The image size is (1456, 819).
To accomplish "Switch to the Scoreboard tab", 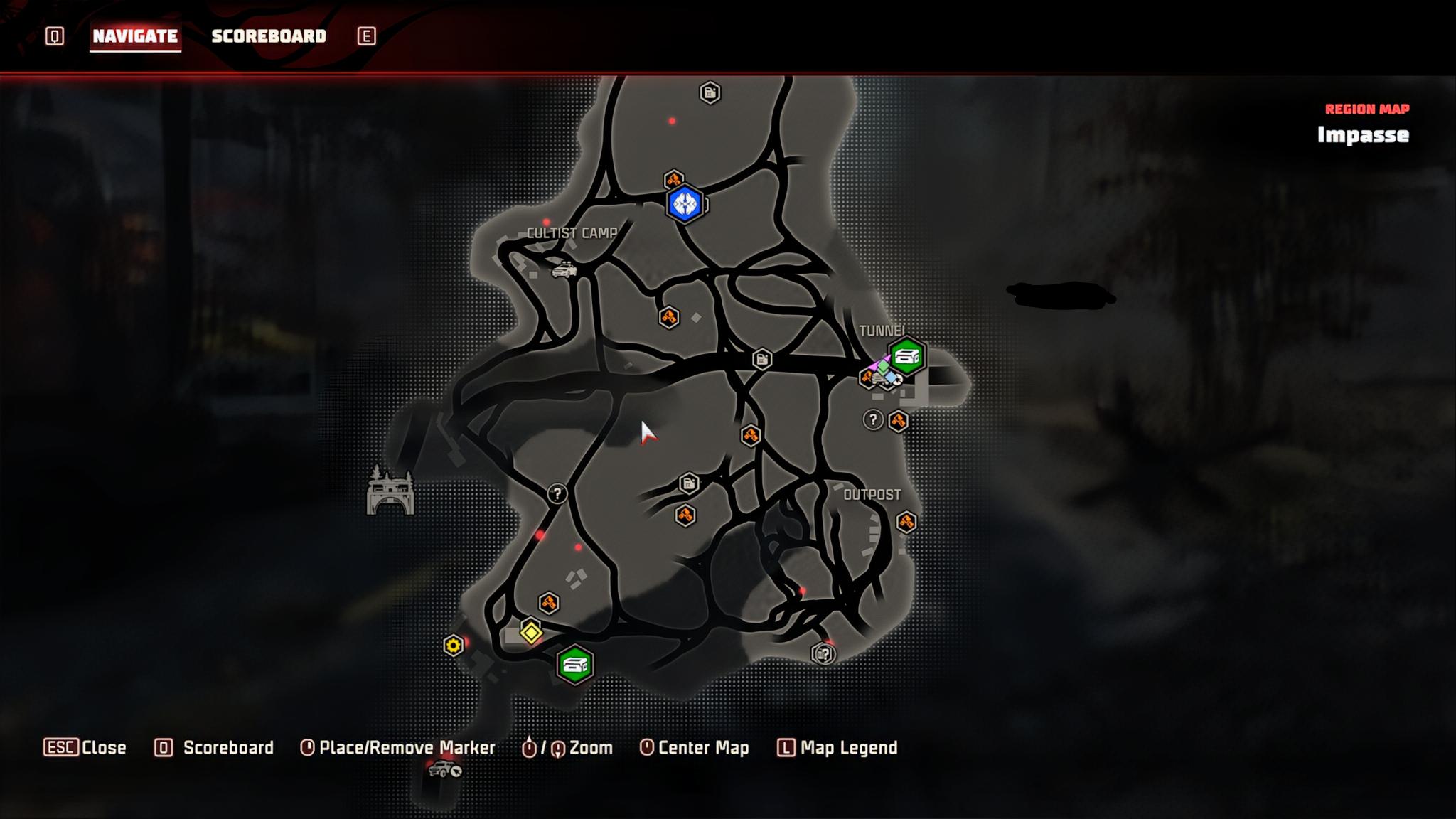I will (269, 36).
